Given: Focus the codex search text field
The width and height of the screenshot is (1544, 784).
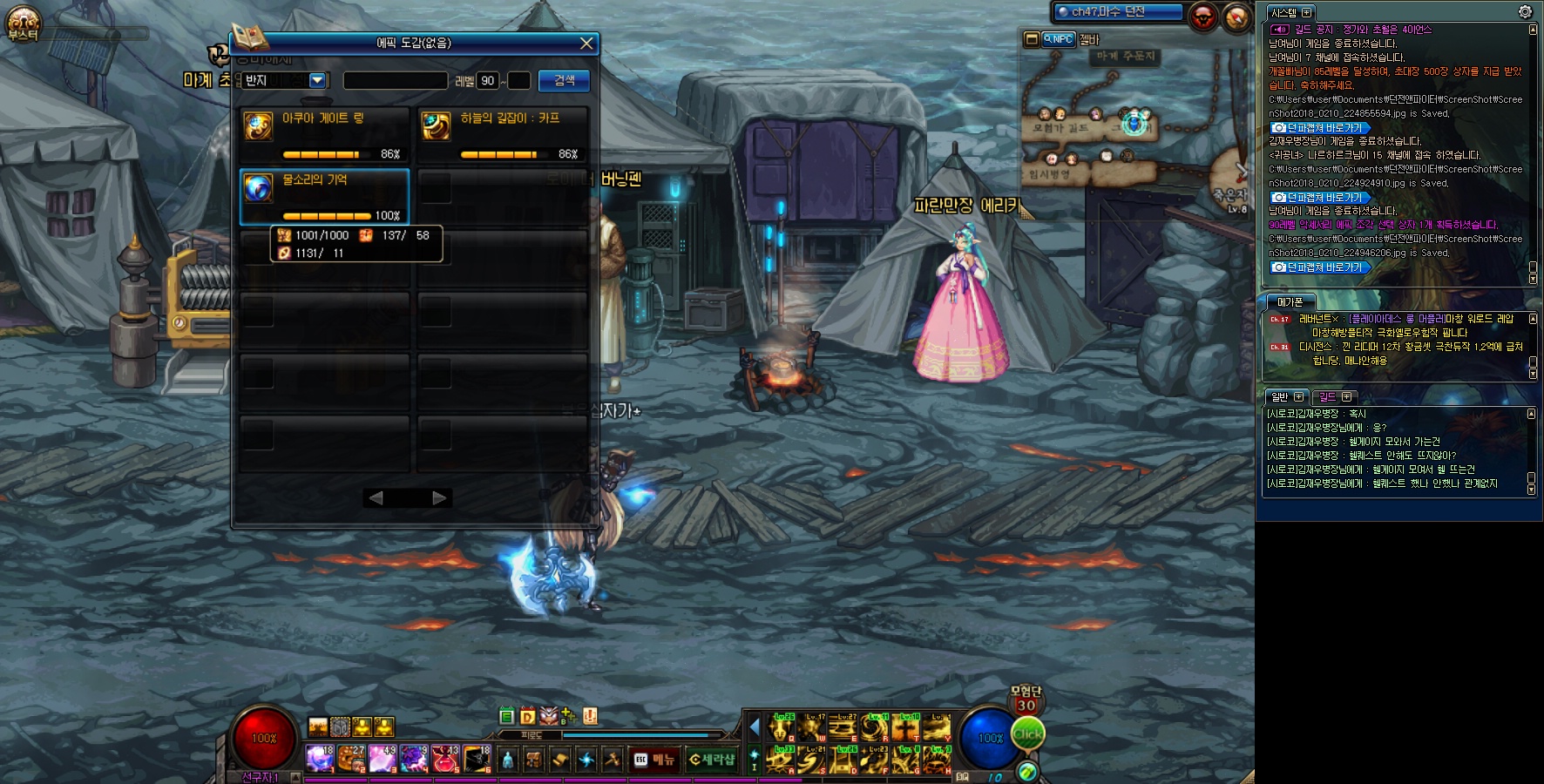Looking at the screenshot, I should click(395, 81).
